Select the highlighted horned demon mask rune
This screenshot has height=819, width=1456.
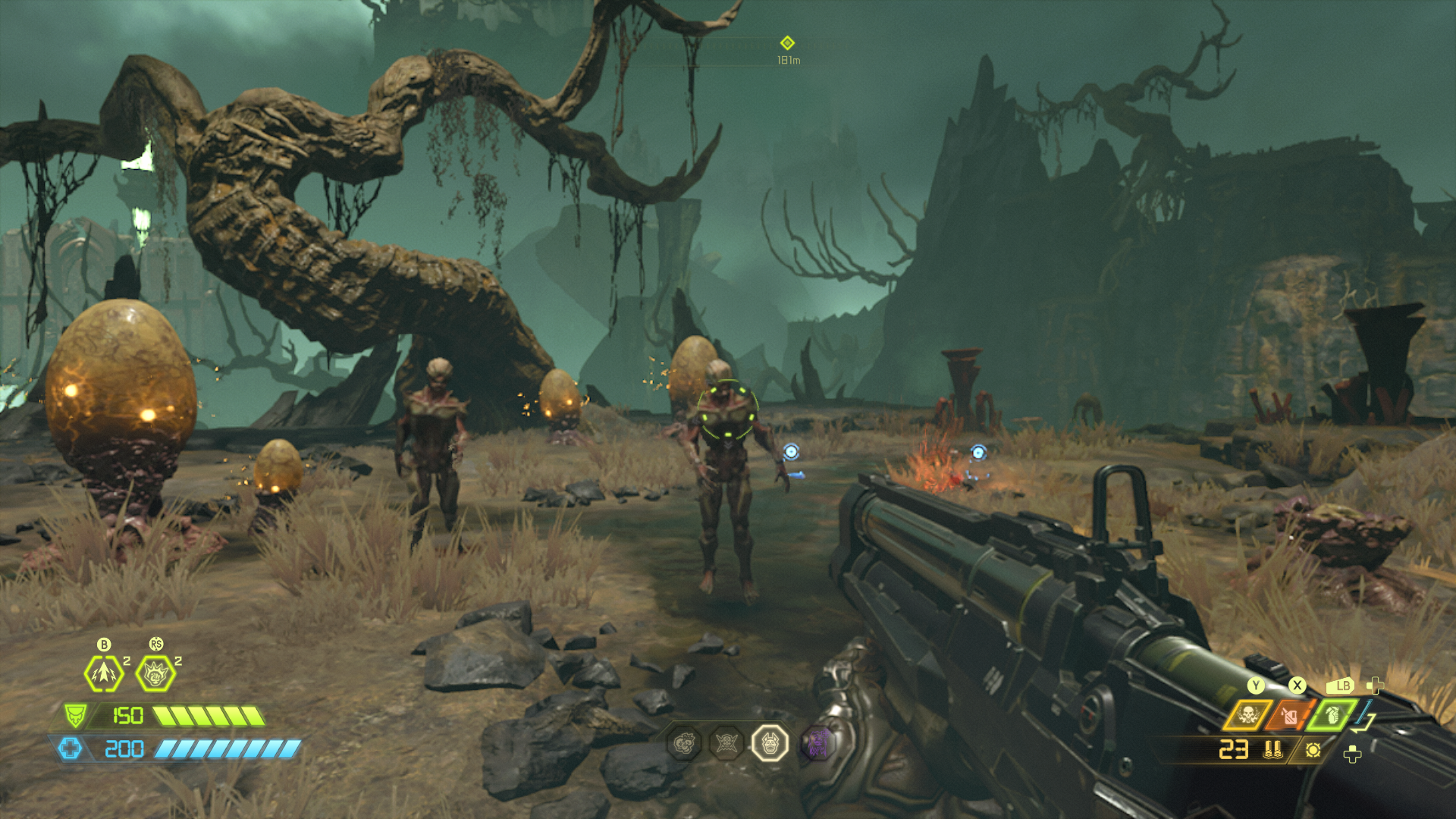[x=770, y=744]
